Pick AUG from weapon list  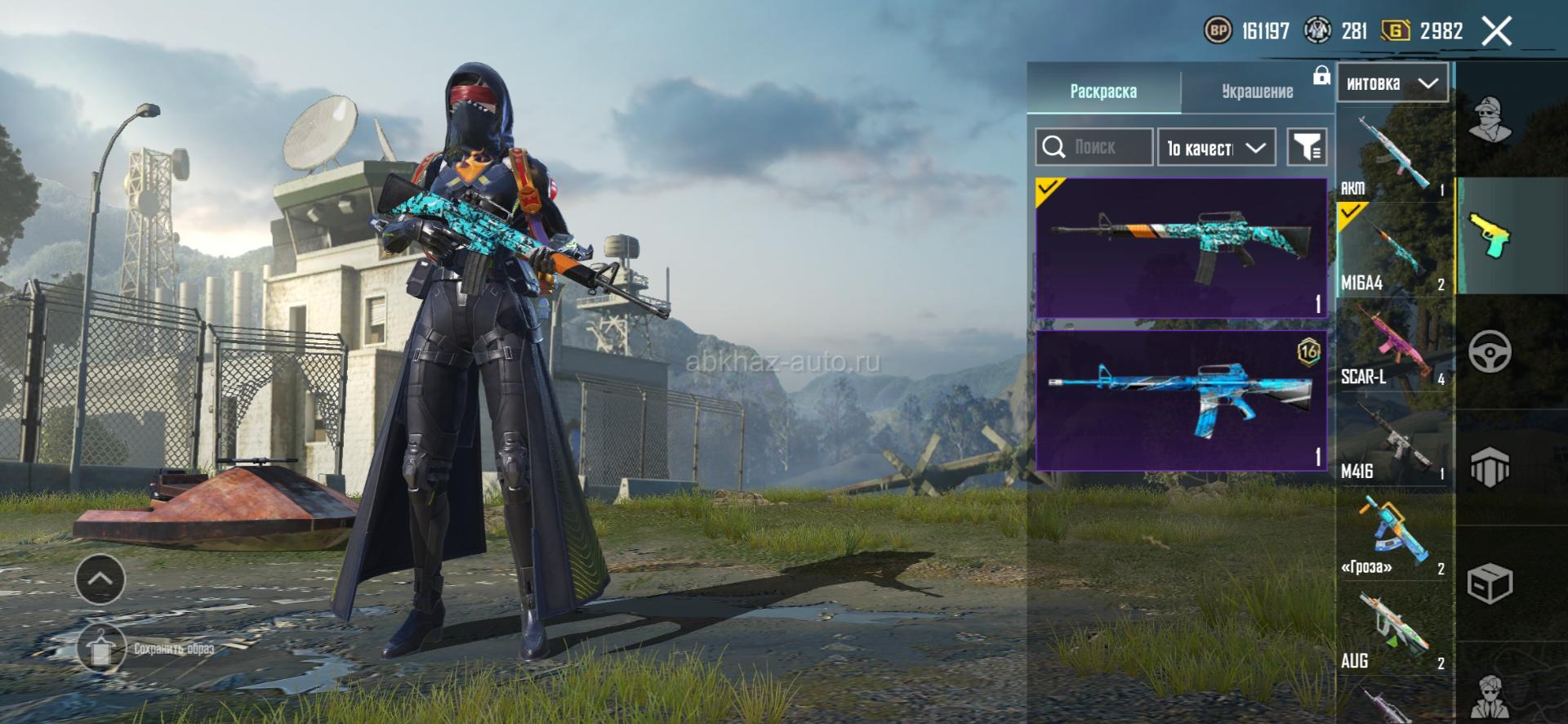click(x=1394, y=631)
